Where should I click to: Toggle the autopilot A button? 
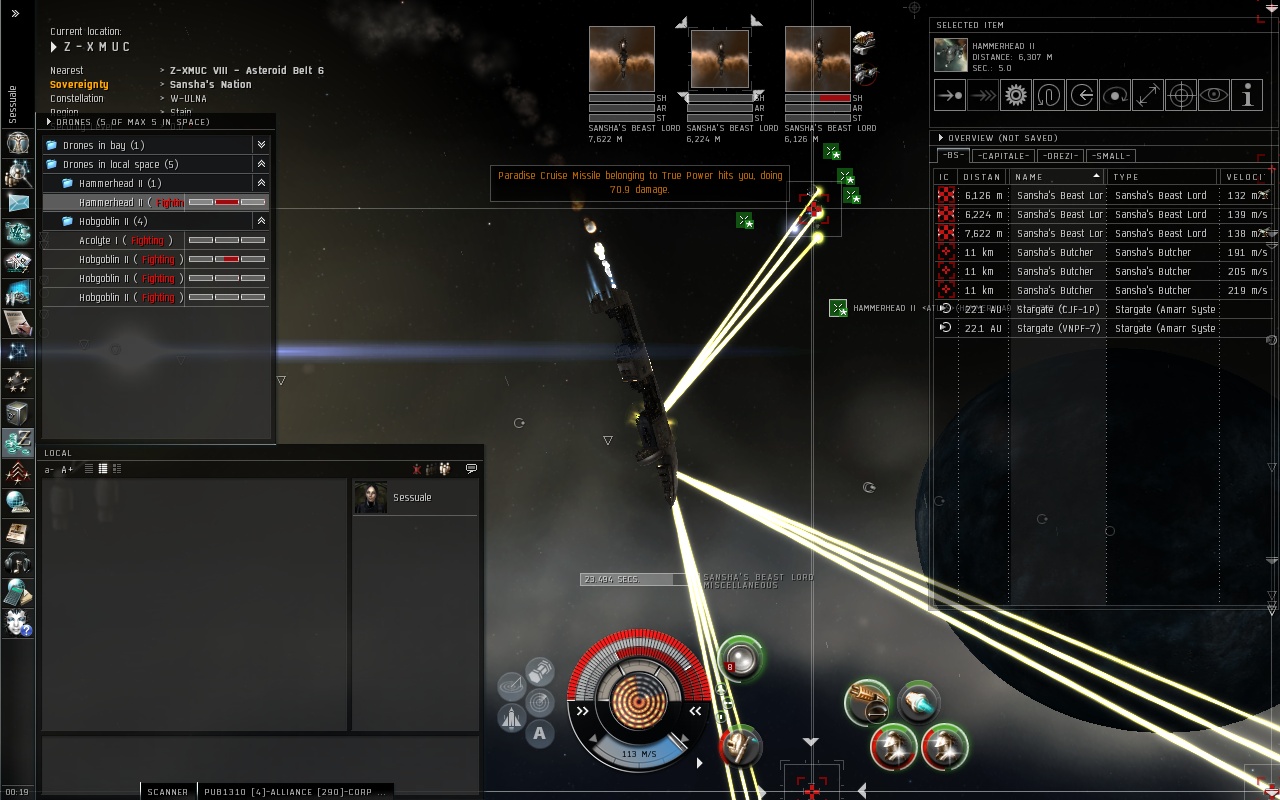tap(540, 734)
